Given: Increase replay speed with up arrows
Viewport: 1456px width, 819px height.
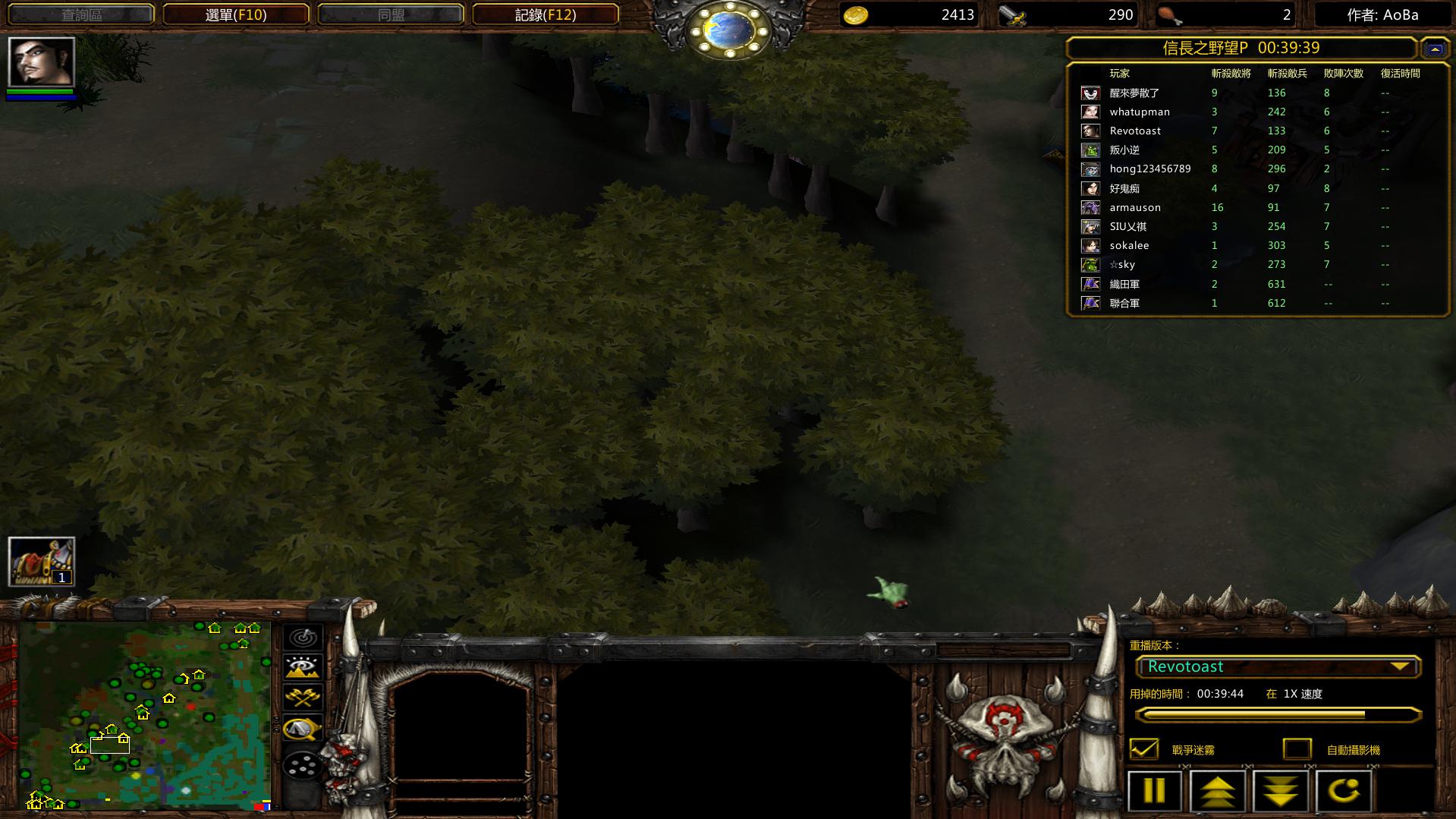Looking at the screenshot, I should (x=1217, y=791).
